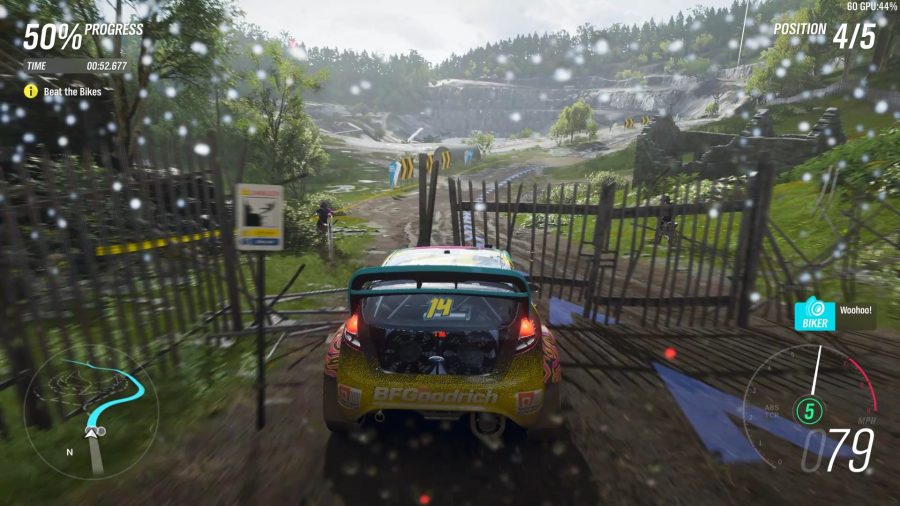Click the circular route minimap
This screenshot has height=506, width=900.
click(x=92, y=410)
